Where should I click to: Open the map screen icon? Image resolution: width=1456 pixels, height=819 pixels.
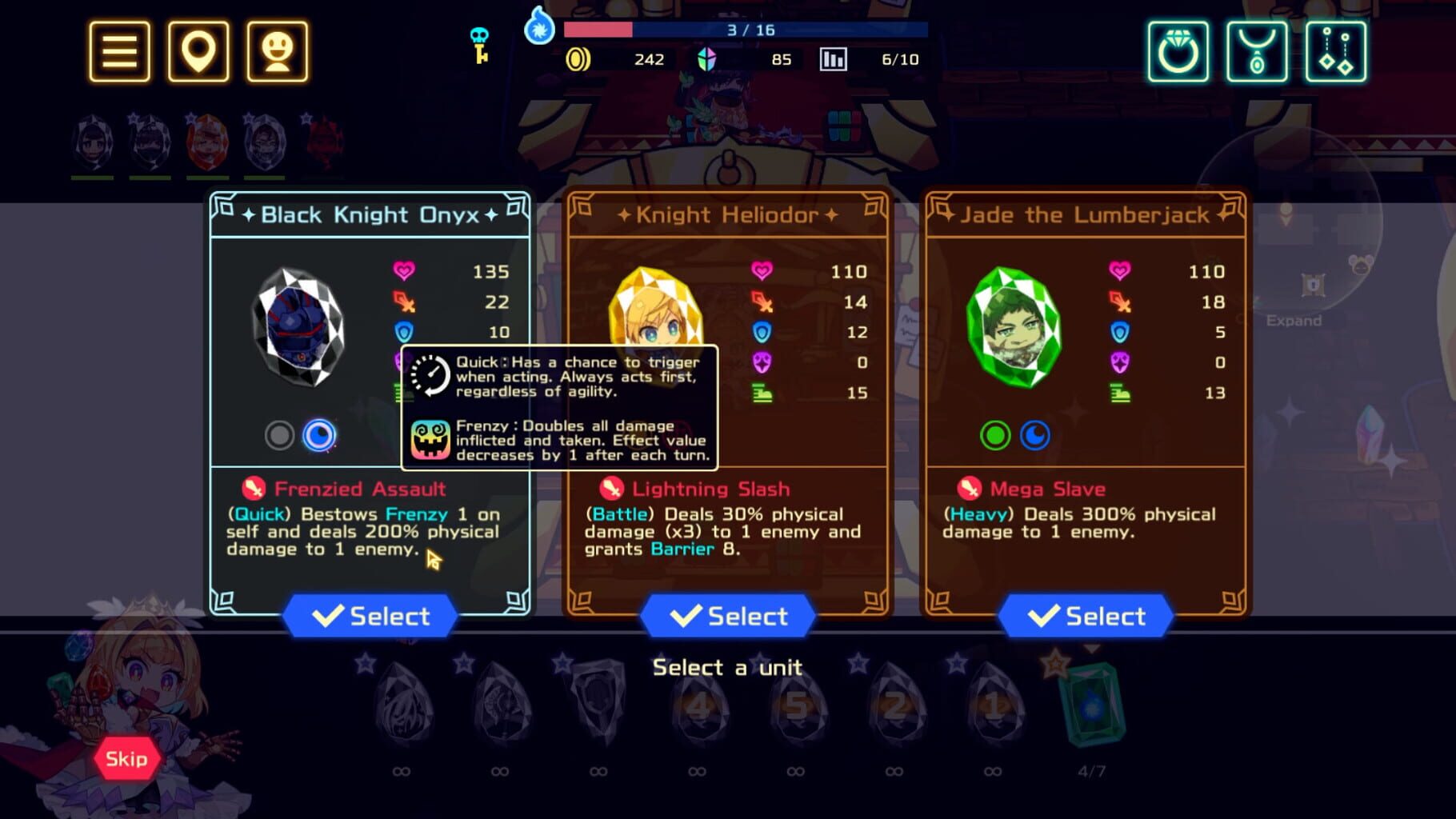pyautogui.click(x=198, y=53)
